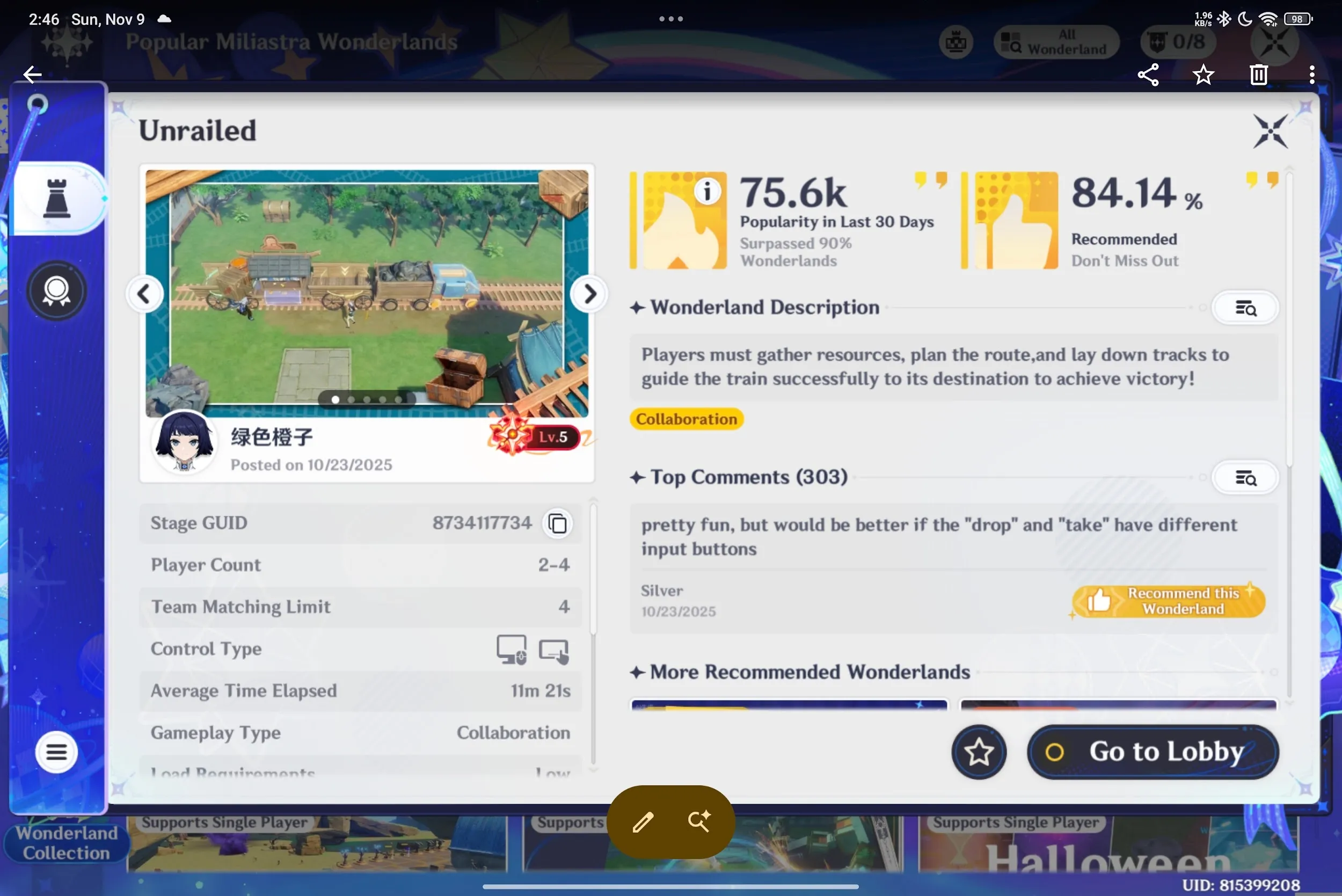View the creator's avatar profile
This screenshot has height=896, width=1342.
pyautogui.click(x=184, y=441)
